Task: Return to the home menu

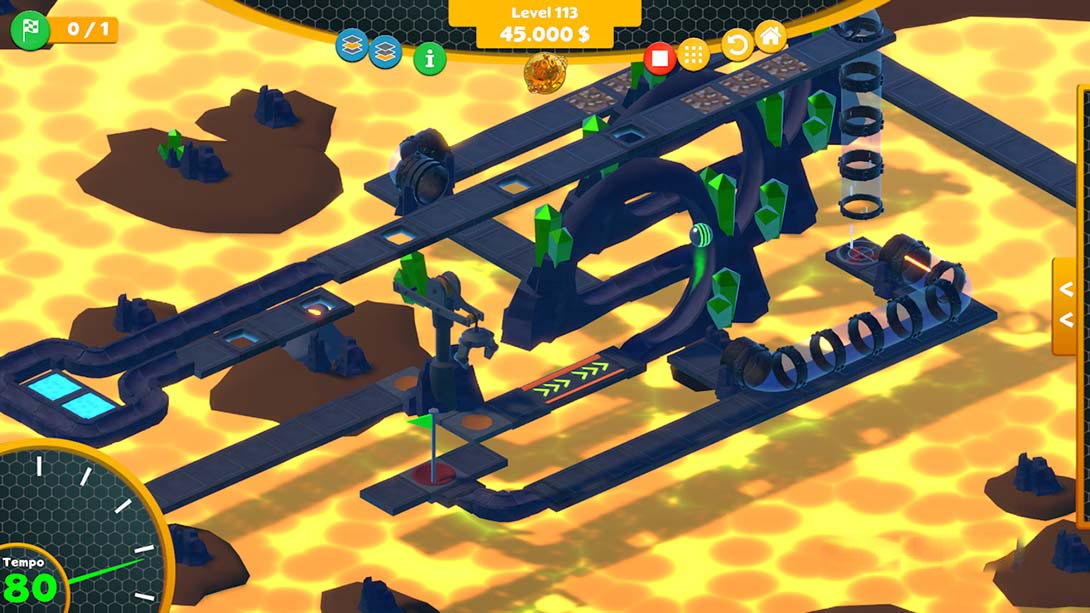Action: pyautogui.click(x=770, y=37)
